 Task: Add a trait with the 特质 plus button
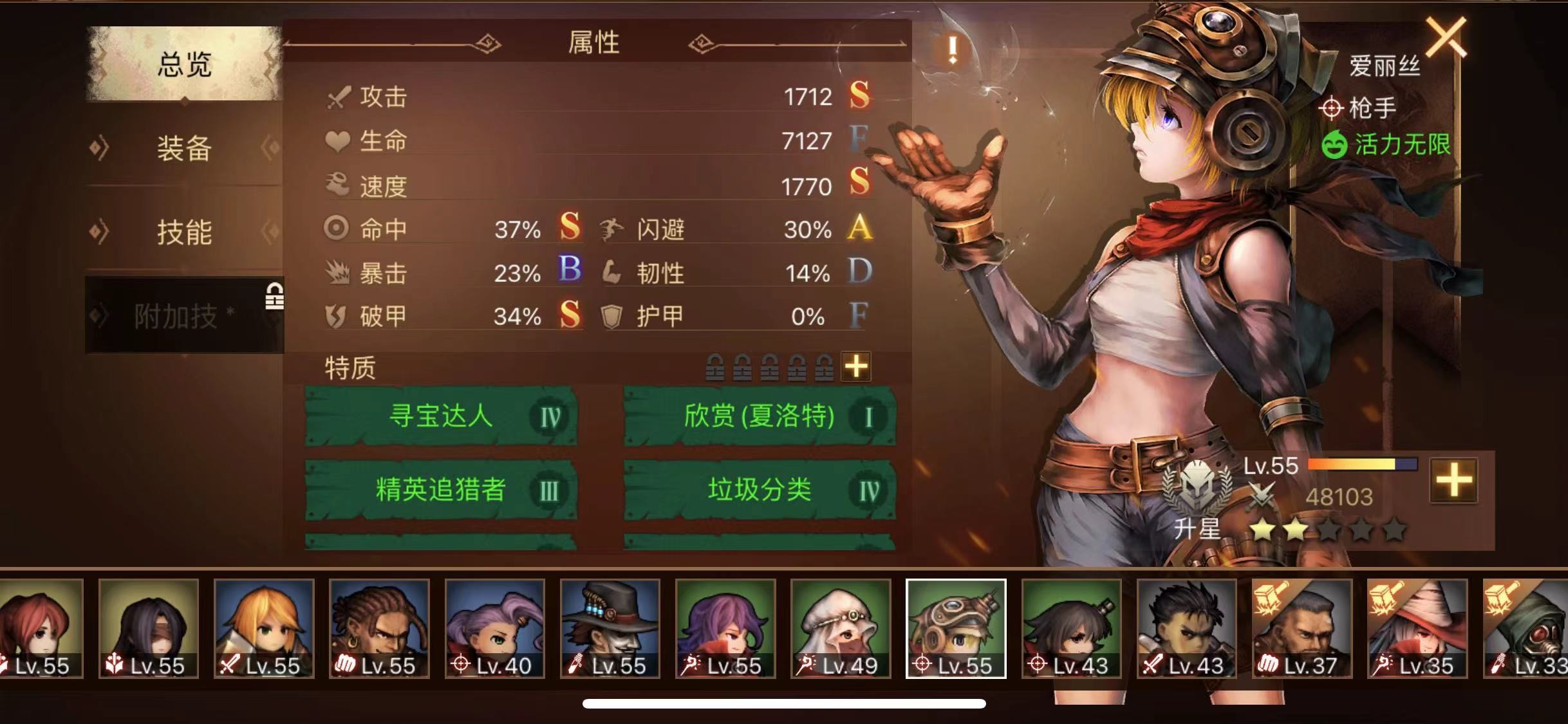point(856,367)
